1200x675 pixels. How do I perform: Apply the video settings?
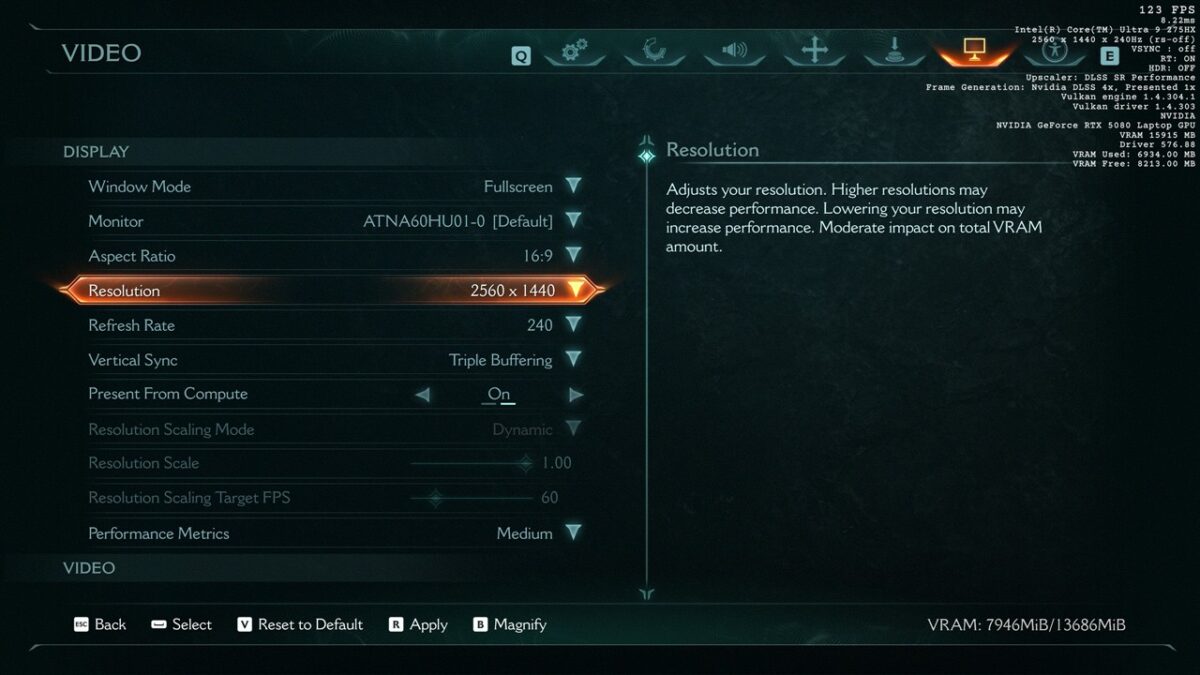418,624
